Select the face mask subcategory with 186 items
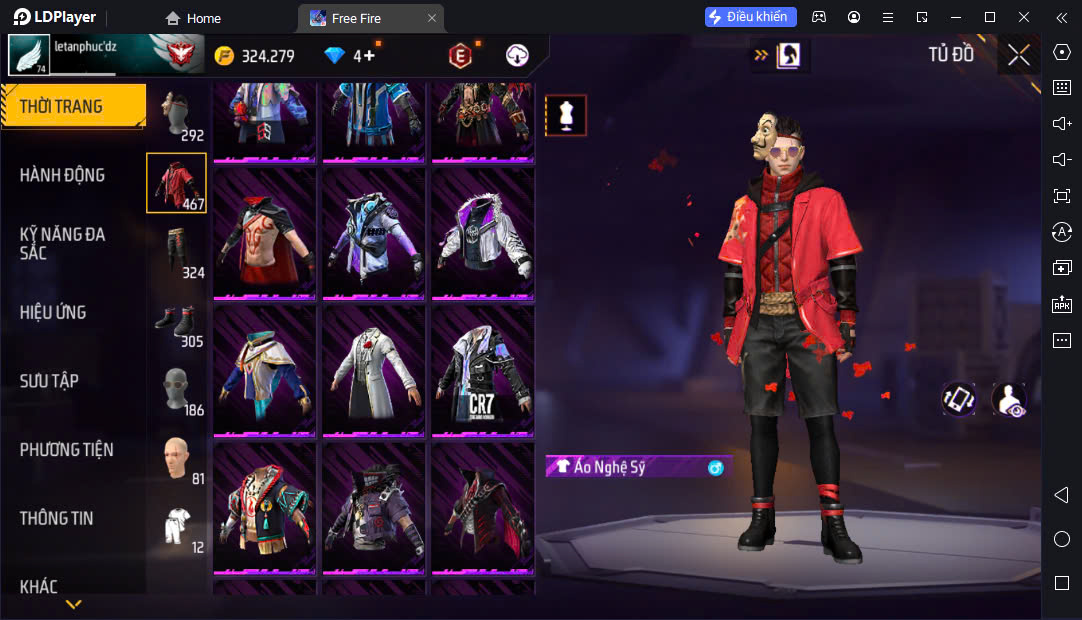Image resolution: width=1082 pixels, height=620 pixels. click(x=177, y=390)
